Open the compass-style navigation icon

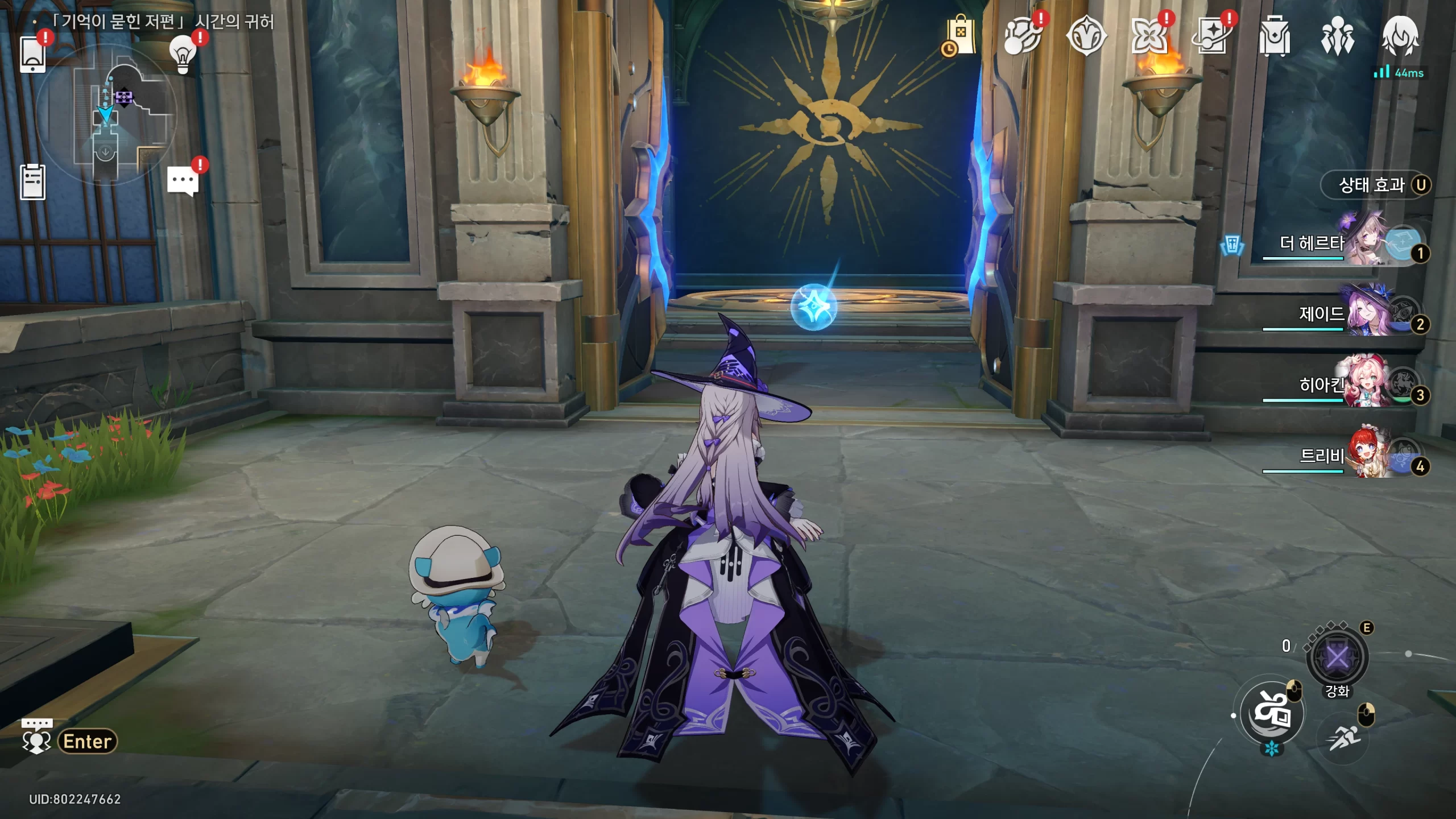click(x=1086, y=36)
